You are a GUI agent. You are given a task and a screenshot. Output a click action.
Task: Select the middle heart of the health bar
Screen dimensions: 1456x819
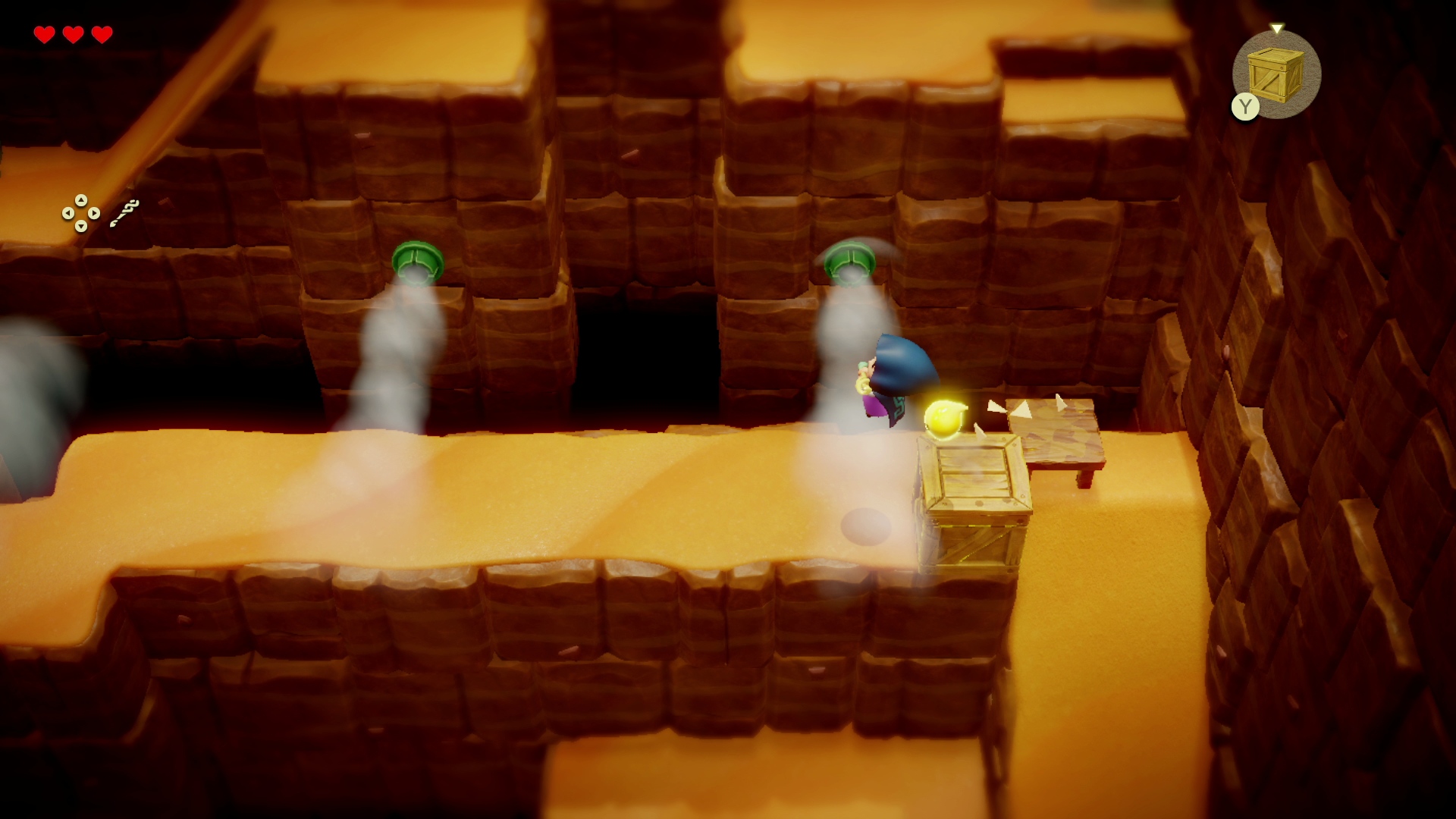pyautogui.click(x=72, y=33)
